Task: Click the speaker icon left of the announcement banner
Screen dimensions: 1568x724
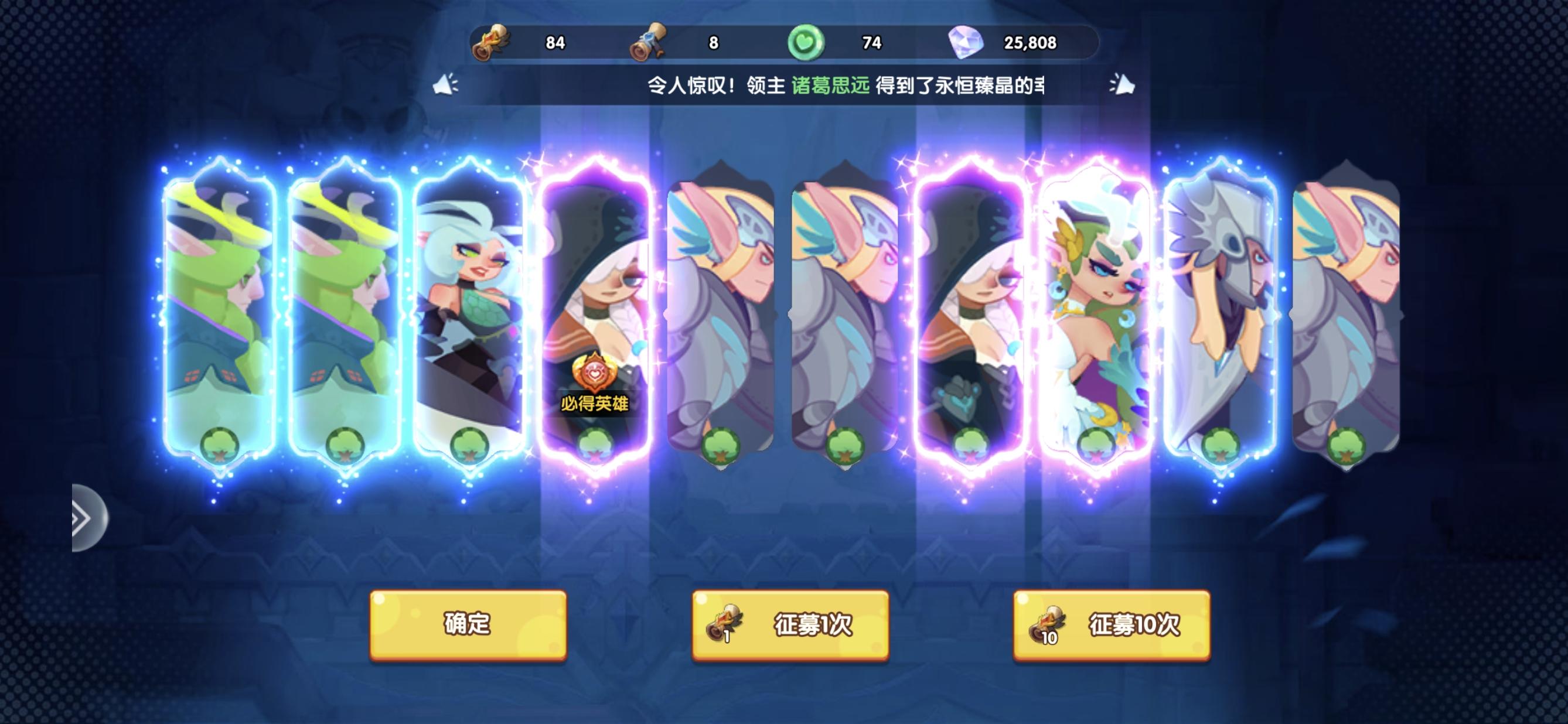Action: [445, 86]
